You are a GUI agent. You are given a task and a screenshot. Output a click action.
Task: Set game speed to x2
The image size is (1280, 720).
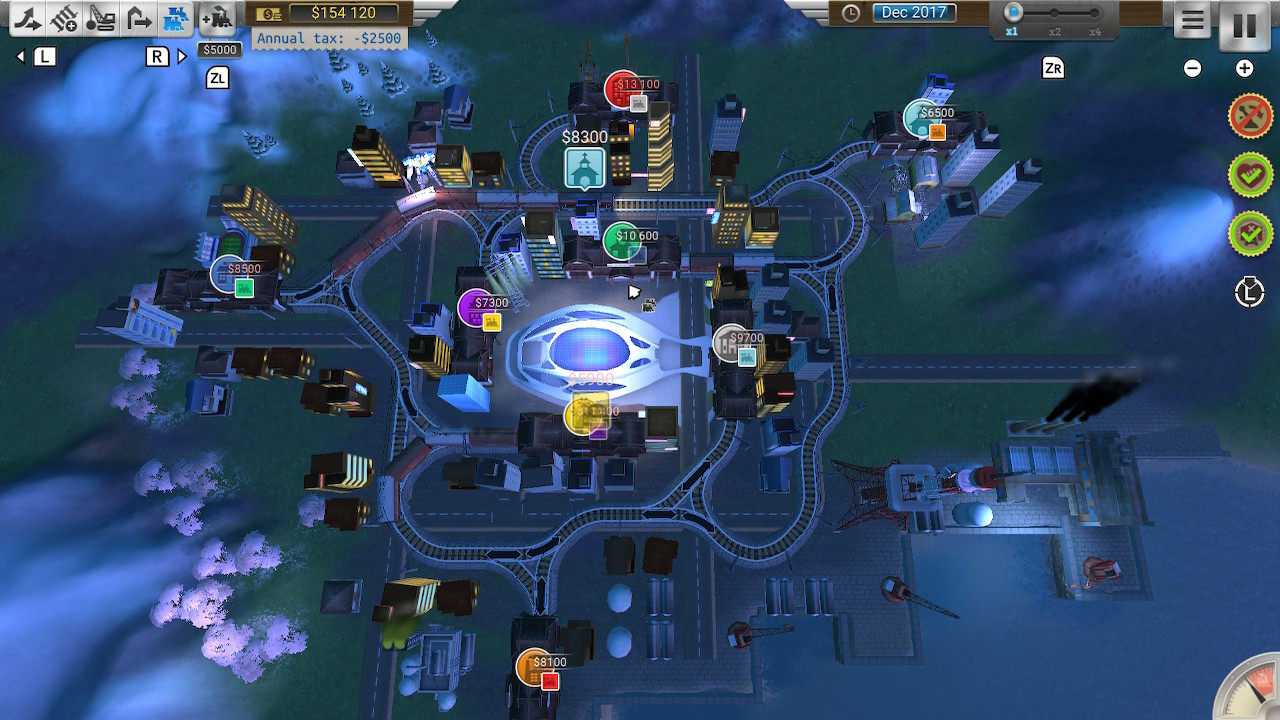point(1054,14)
